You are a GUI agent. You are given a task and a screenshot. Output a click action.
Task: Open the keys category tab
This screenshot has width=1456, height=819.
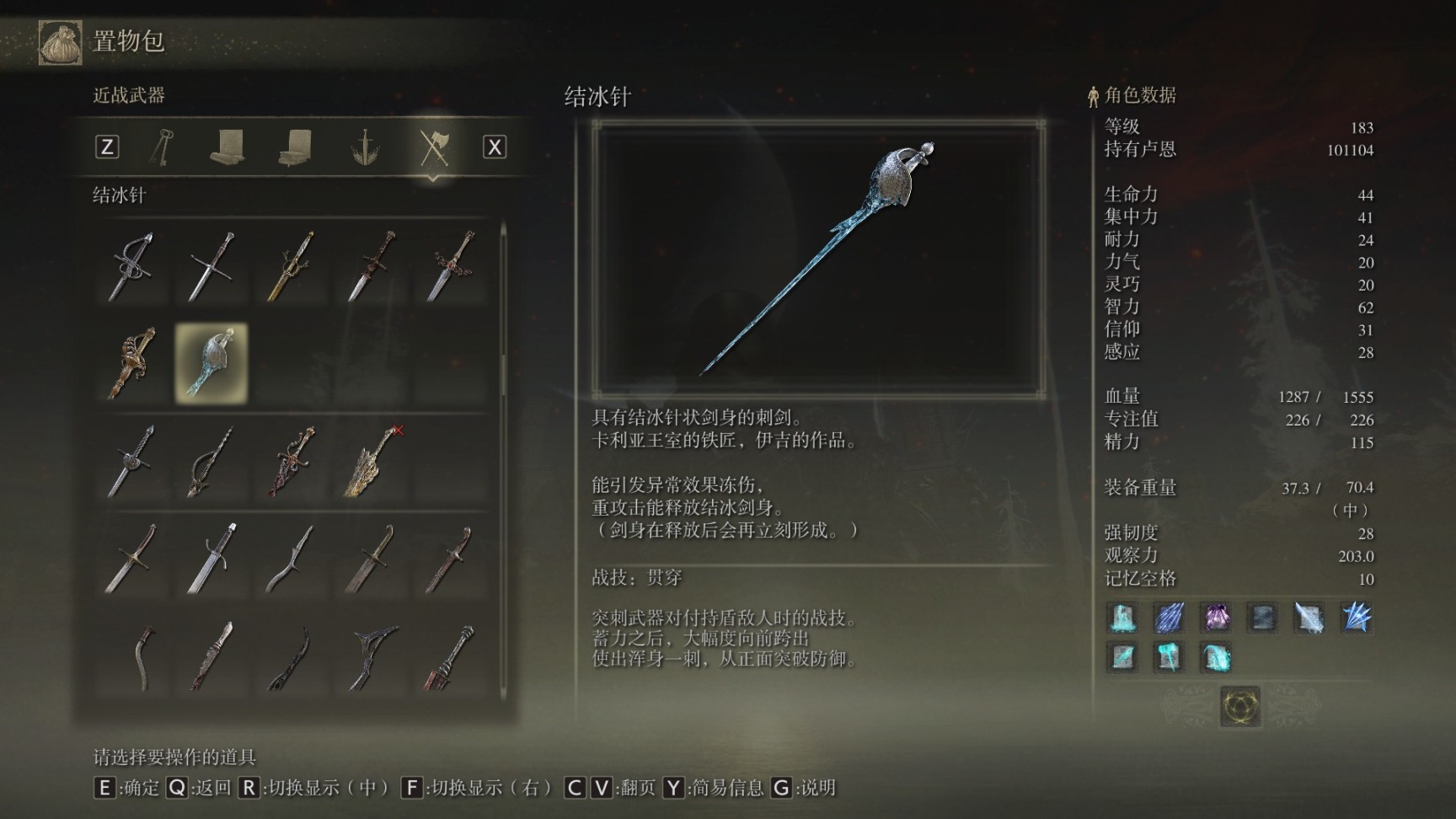point(161,147)
